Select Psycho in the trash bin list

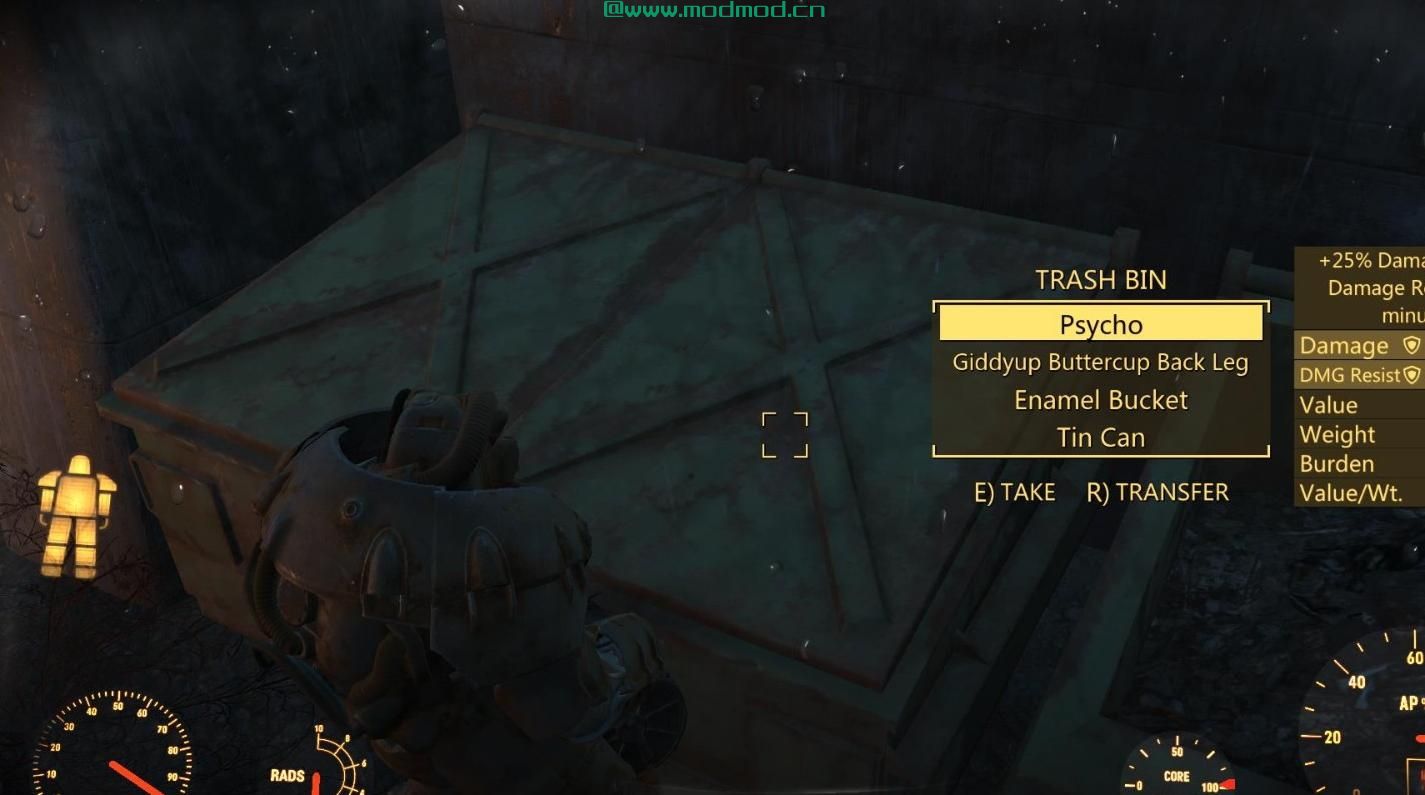click(x=1100, y=325)
